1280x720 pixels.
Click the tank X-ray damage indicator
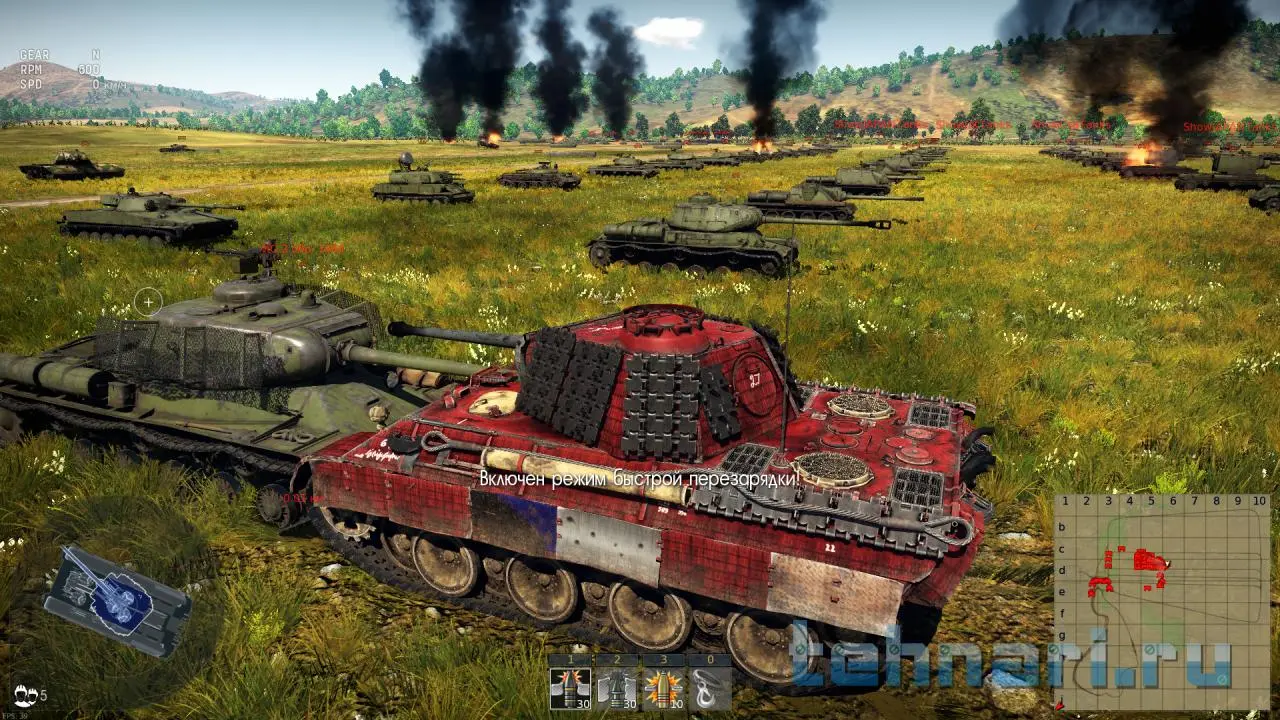click(x=116, y=599)
